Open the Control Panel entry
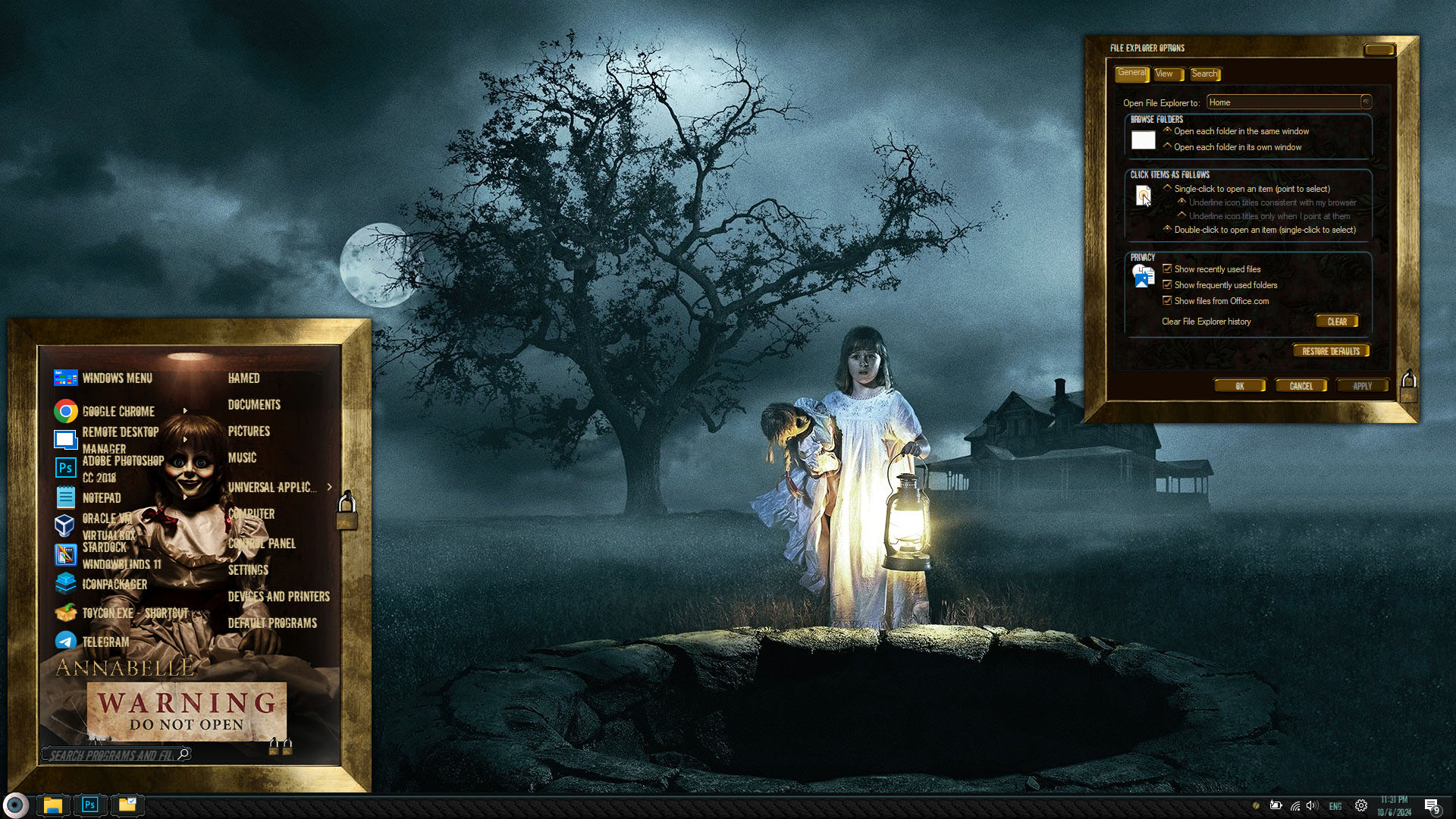The image size is (1456, 819). [262, 543]
